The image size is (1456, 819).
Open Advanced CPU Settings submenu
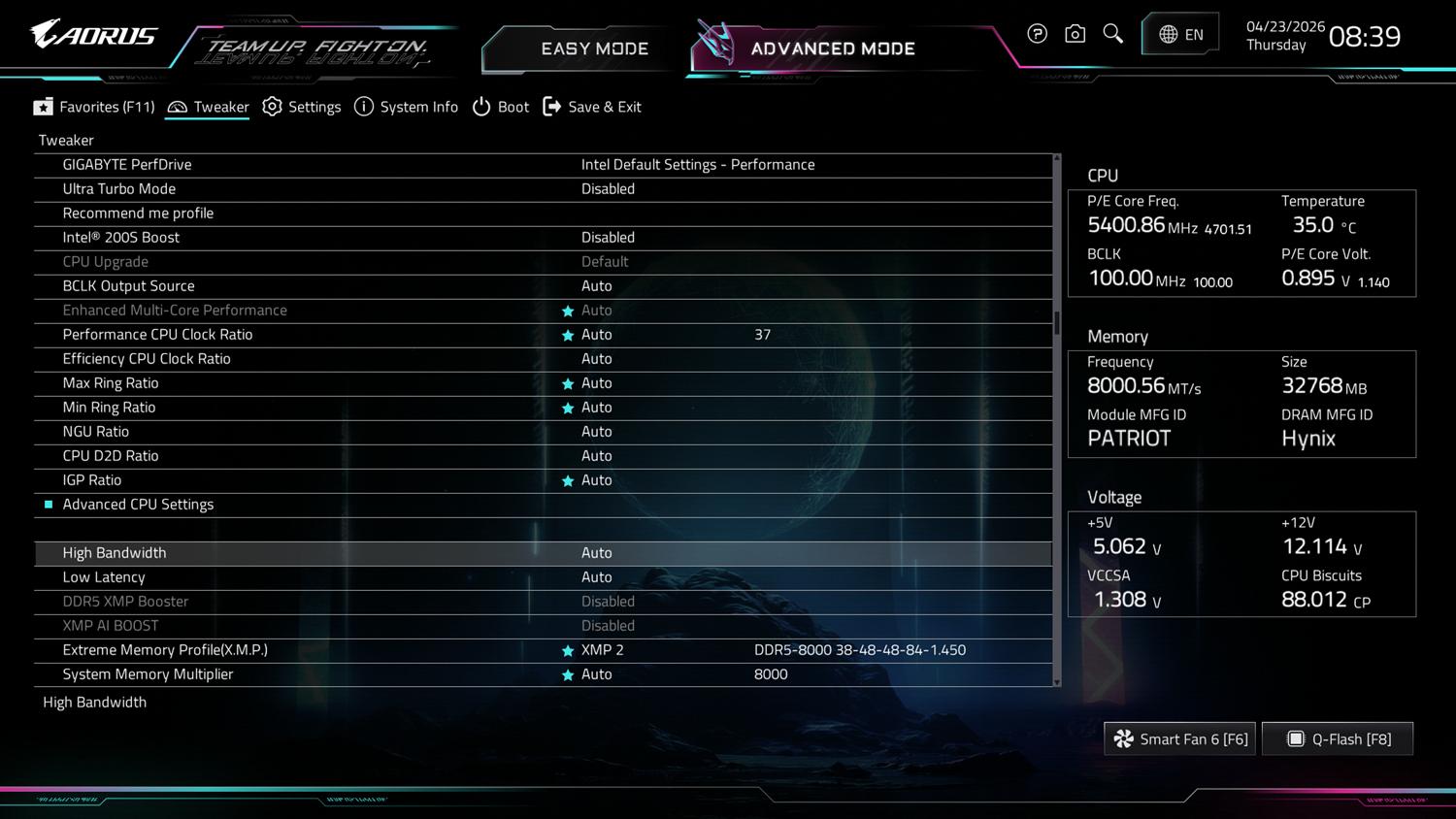[x=138, y=505]
